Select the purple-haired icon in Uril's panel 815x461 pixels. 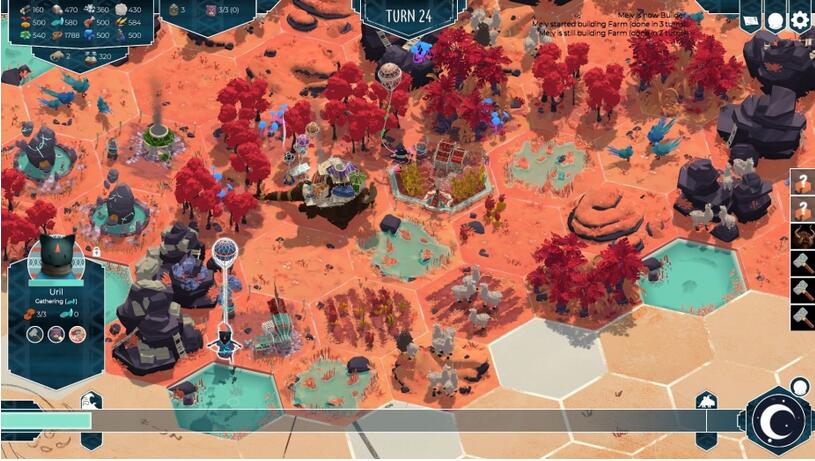click(x=56, y=334)
